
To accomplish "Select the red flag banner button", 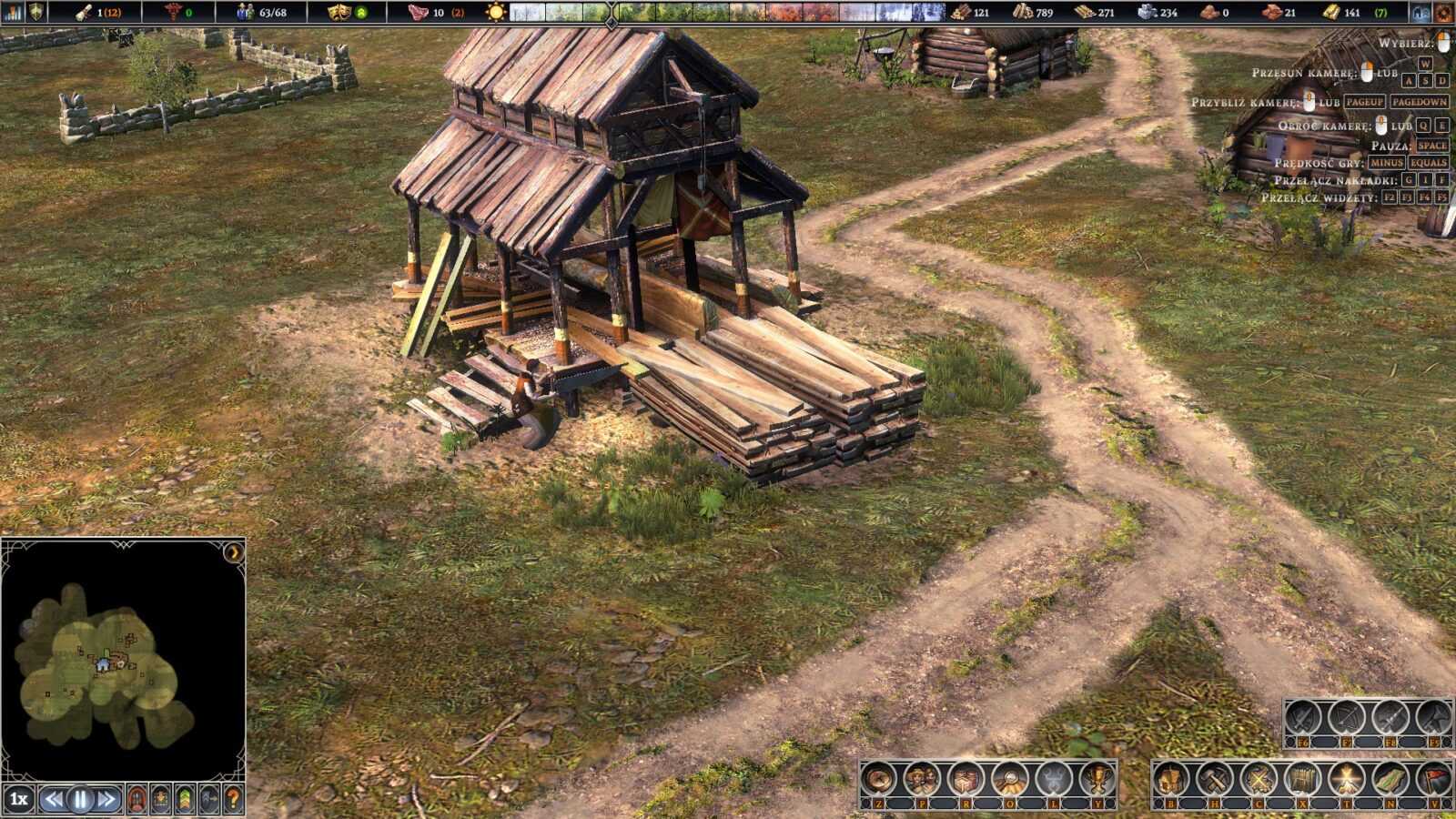I will (1435, 780).
